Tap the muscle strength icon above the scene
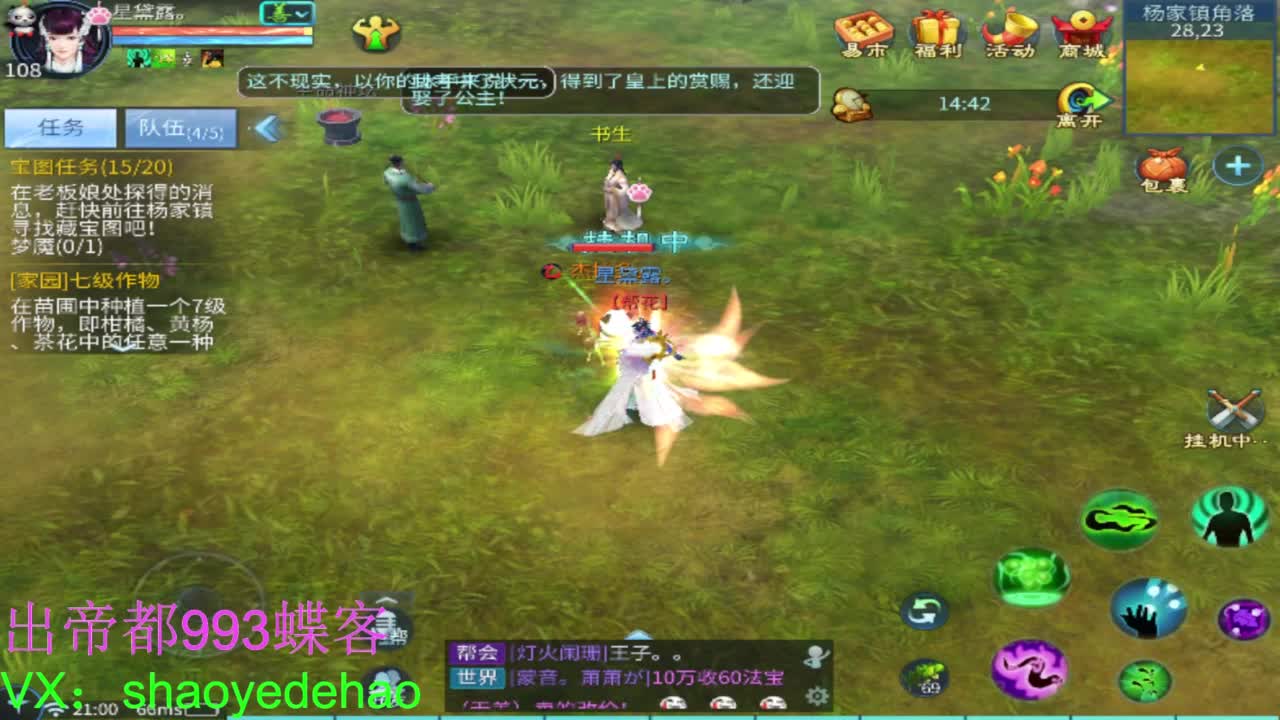 click(374, 35)
